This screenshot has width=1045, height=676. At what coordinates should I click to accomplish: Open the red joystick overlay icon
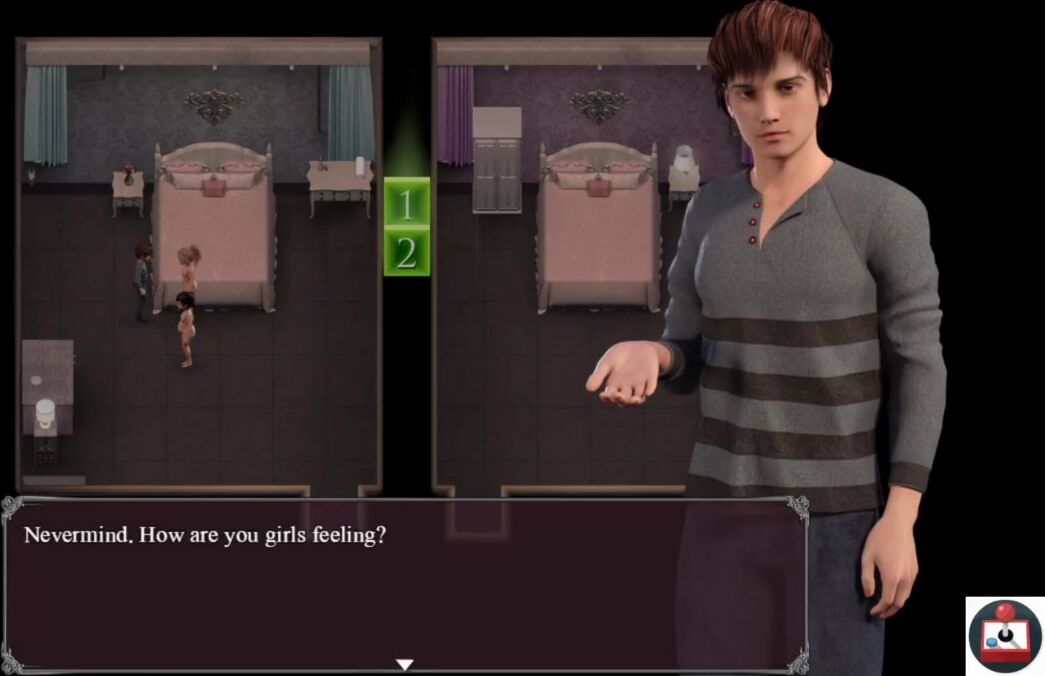(x=1005, y=635)
